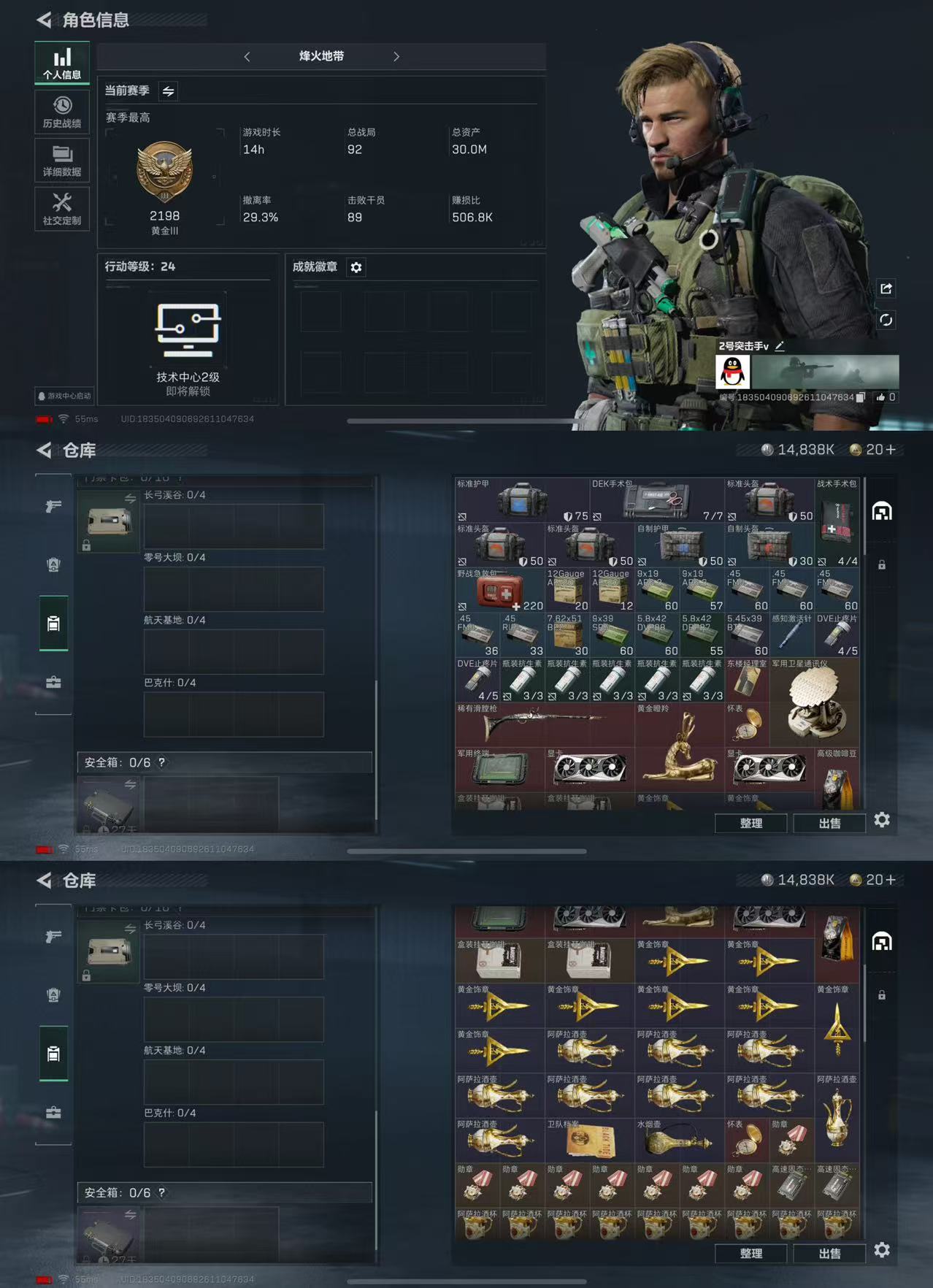Toggle the 当前赛季 season switch icon
The image size is (933, 1288).
(x=168, y=91)
